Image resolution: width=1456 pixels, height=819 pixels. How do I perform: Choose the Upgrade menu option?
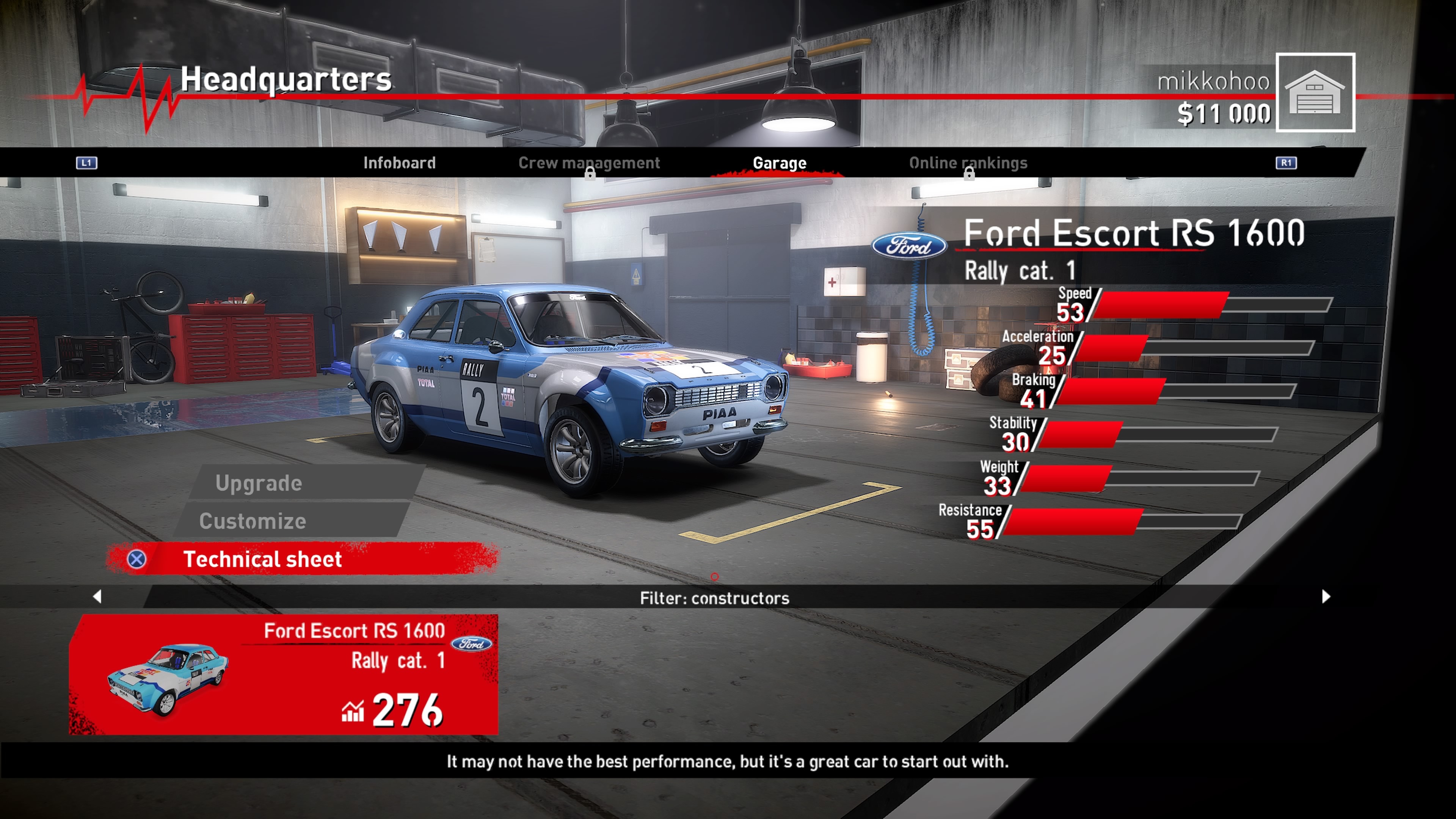tap(258, 483)
